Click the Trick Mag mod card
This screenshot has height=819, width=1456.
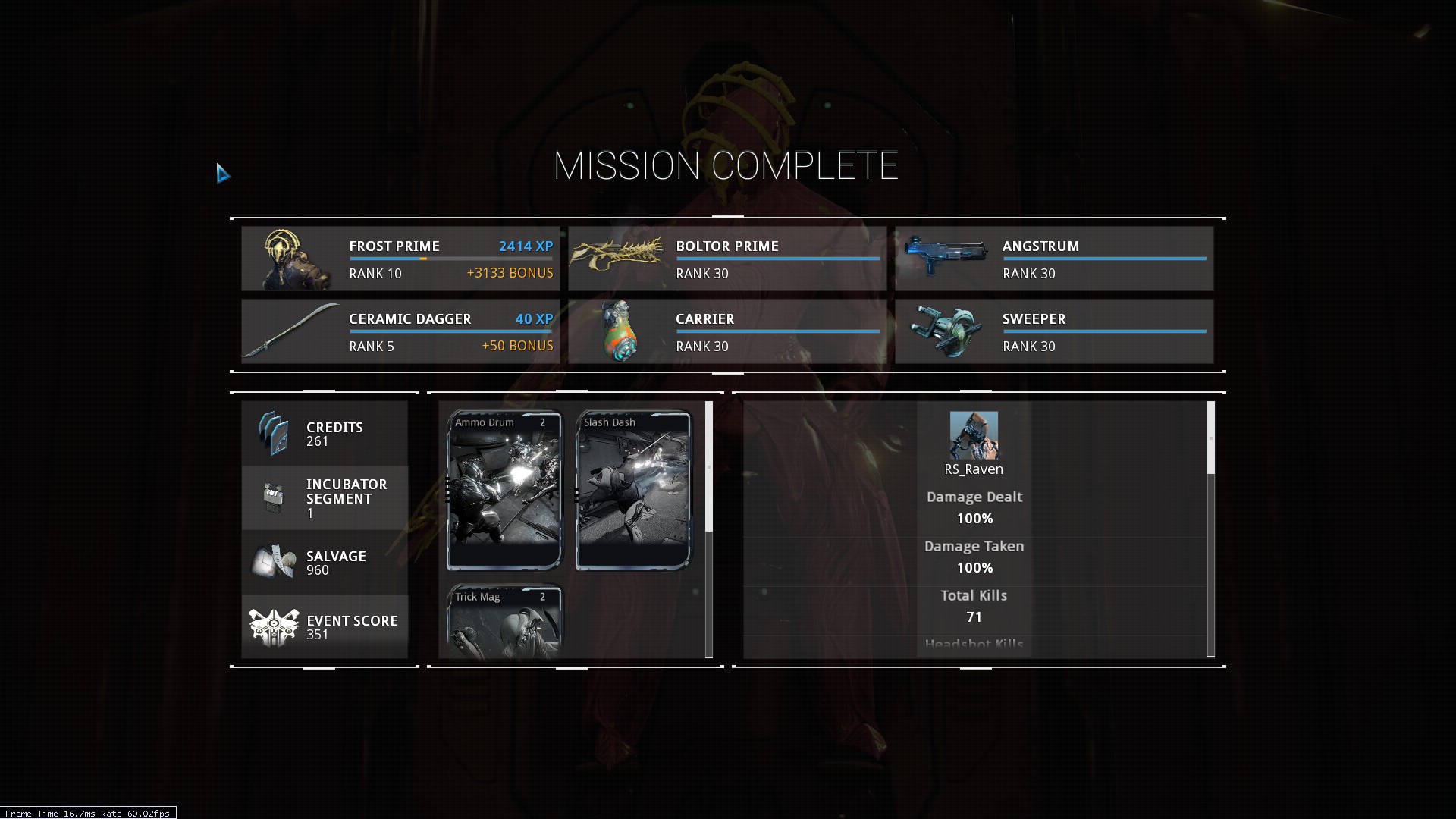(504, 620)
